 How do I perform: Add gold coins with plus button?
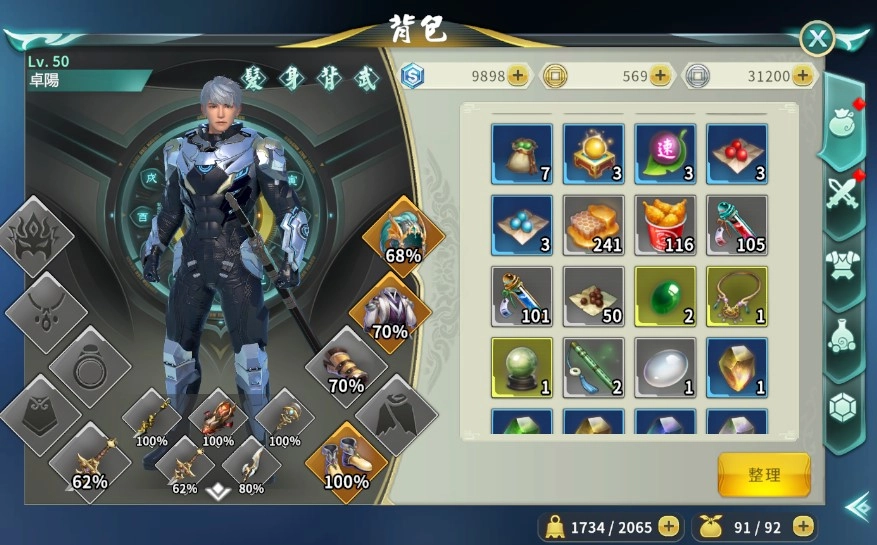(x=659, y=75)
